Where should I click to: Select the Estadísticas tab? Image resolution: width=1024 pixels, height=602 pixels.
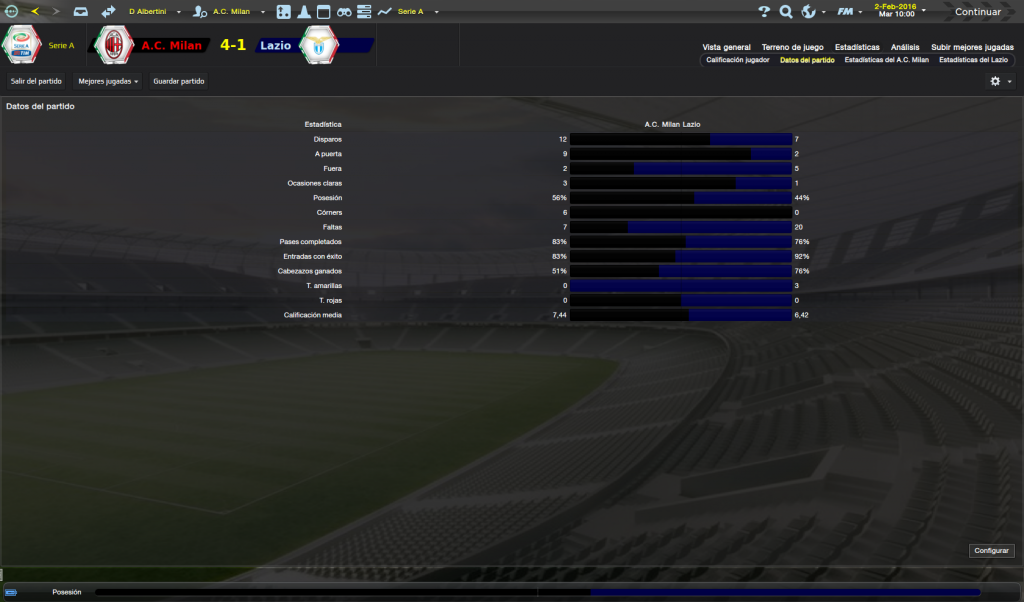[x=857, y=47]
